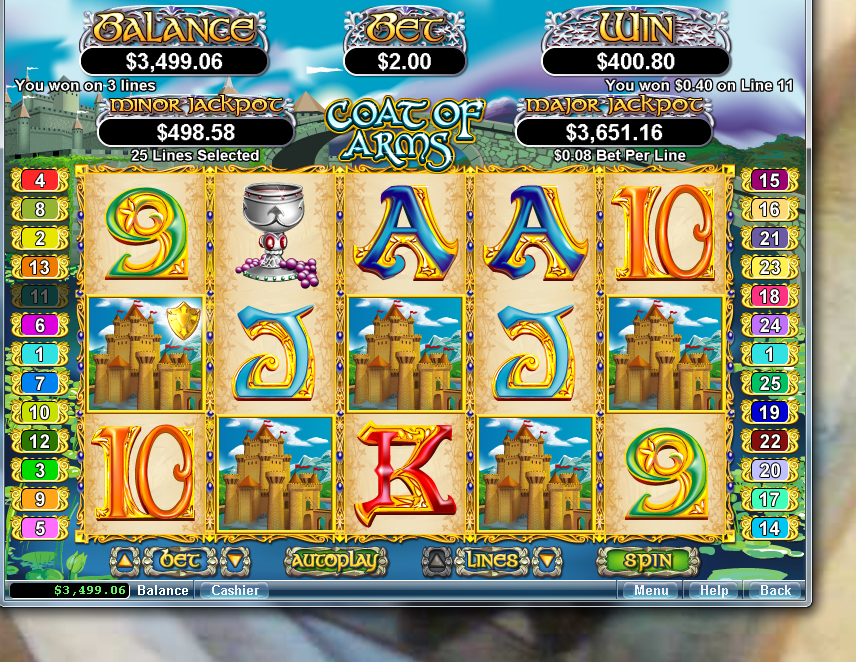
Task: Spin the reels
Action: pos(647,561)
